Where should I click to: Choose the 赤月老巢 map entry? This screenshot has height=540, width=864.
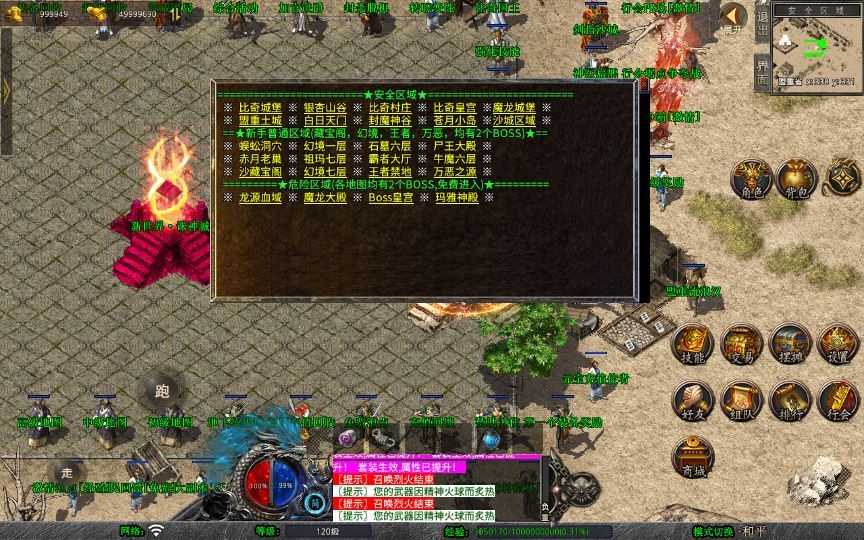(260, 159)
